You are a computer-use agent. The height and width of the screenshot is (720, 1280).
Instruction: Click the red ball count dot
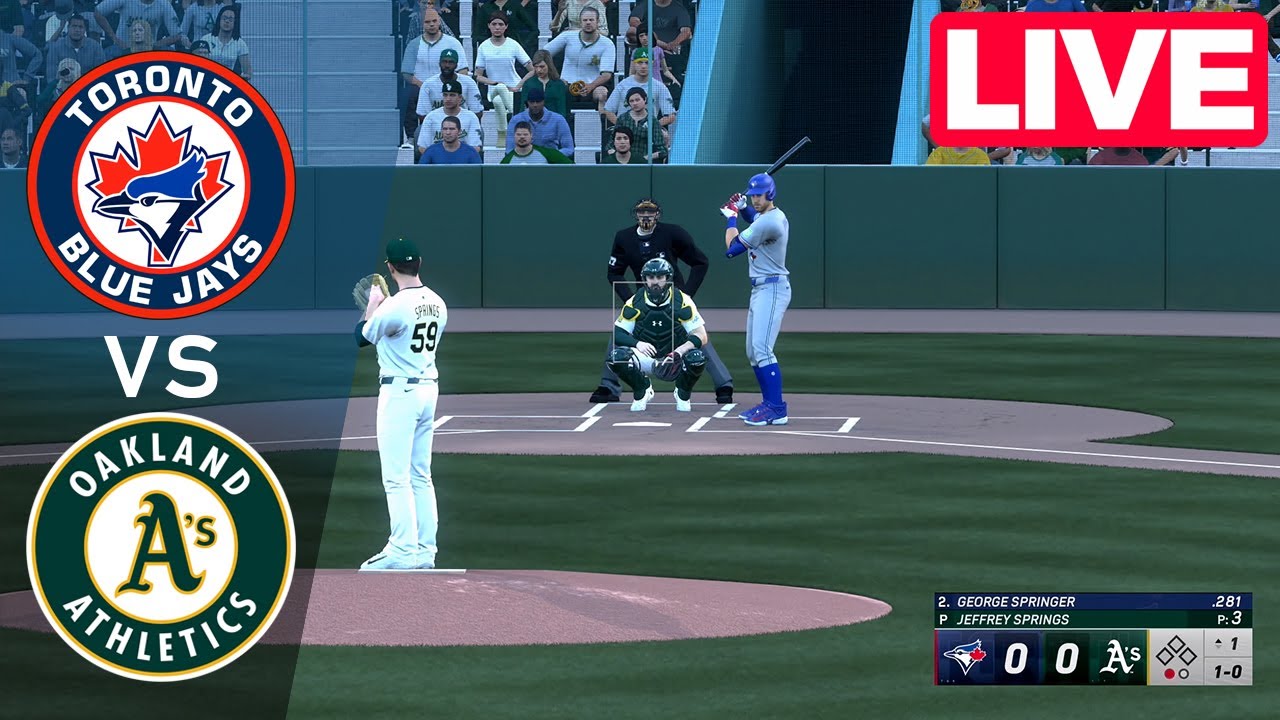click(x=1170, y=673)
